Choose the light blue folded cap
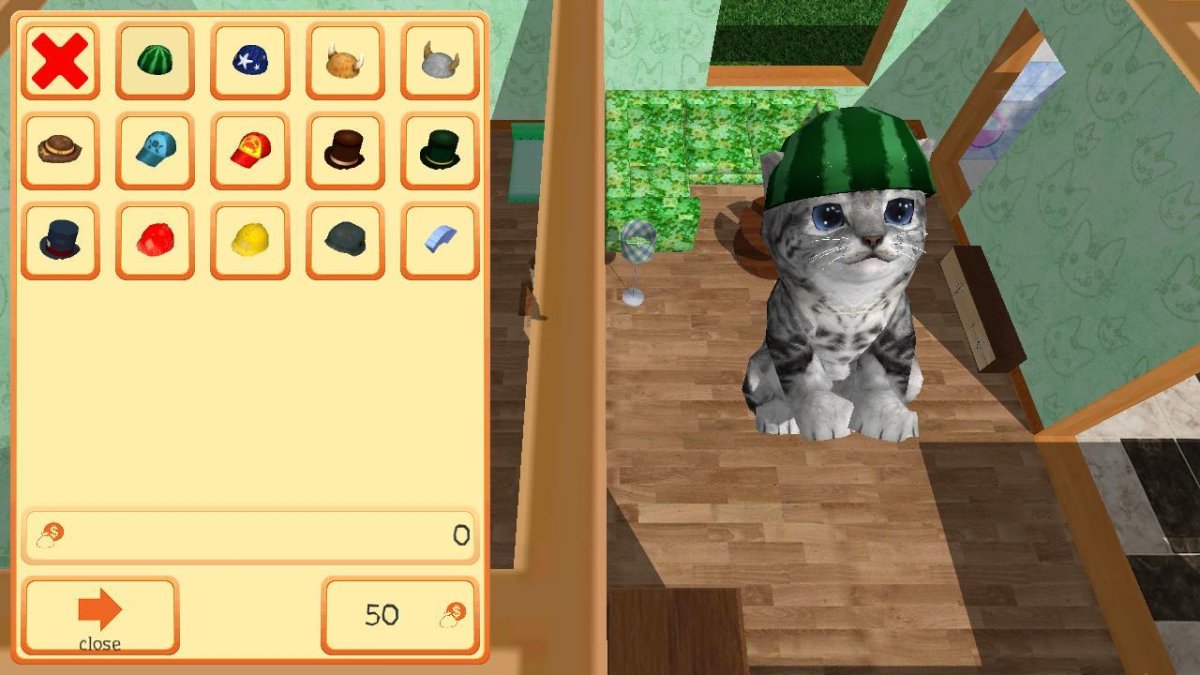The height and width of the screenshot is (675, 1200). (440, 241)
